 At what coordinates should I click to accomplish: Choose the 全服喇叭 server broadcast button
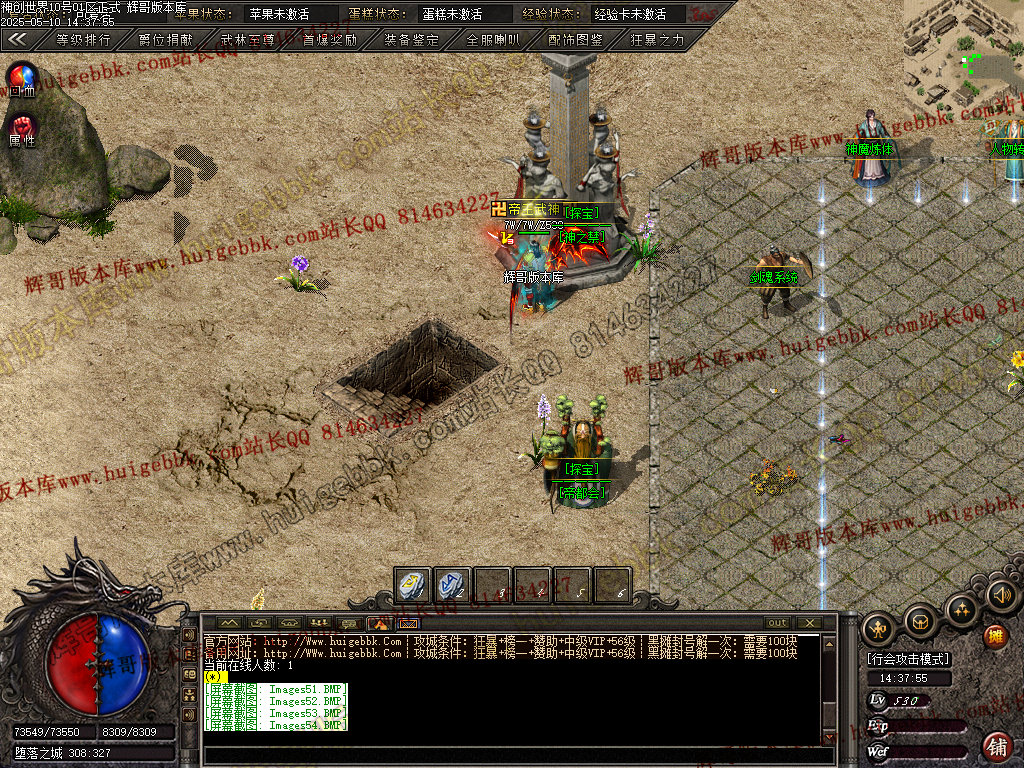493,40
